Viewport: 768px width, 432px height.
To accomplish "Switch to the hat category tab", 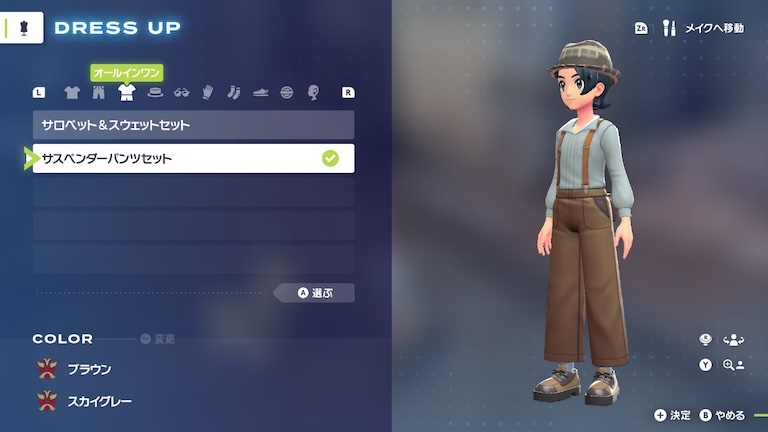I will (154, 93).
